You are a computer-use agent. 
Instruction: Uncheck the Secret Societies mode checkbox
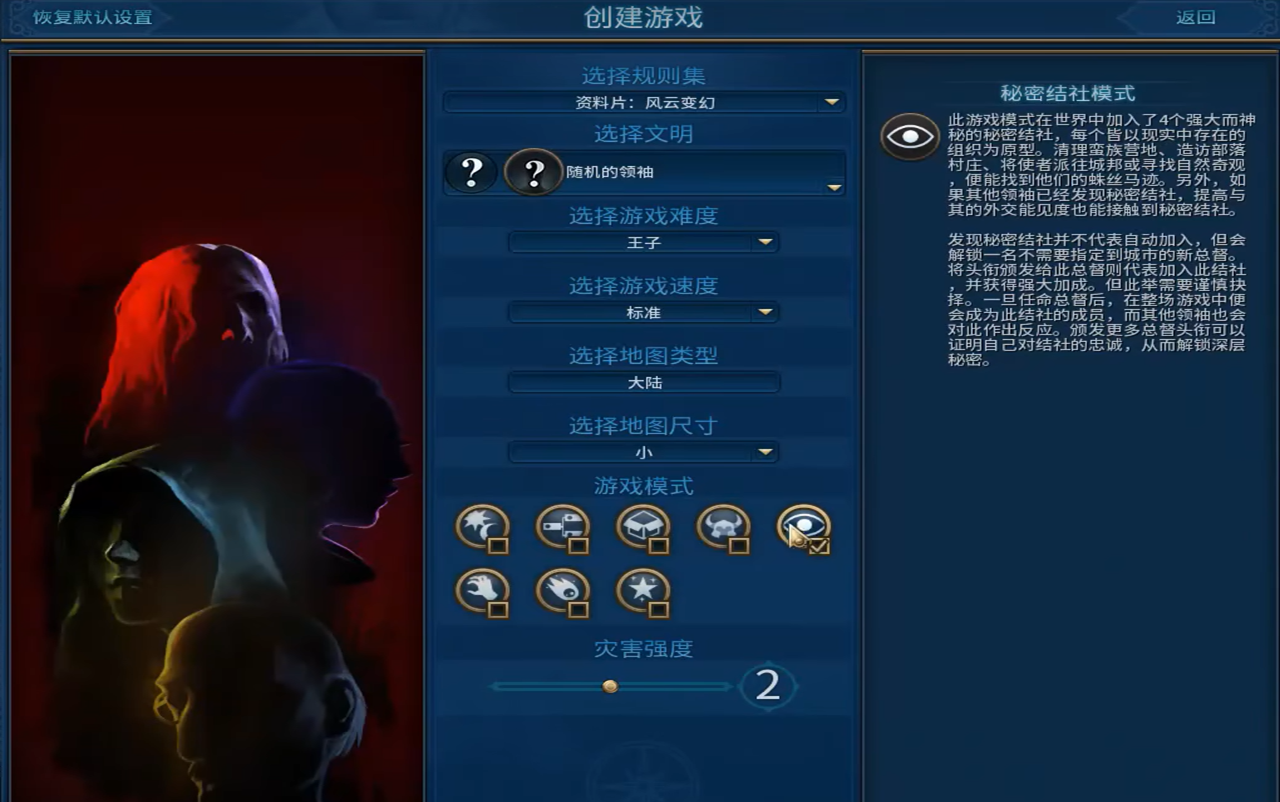click(x=820, y=545)
